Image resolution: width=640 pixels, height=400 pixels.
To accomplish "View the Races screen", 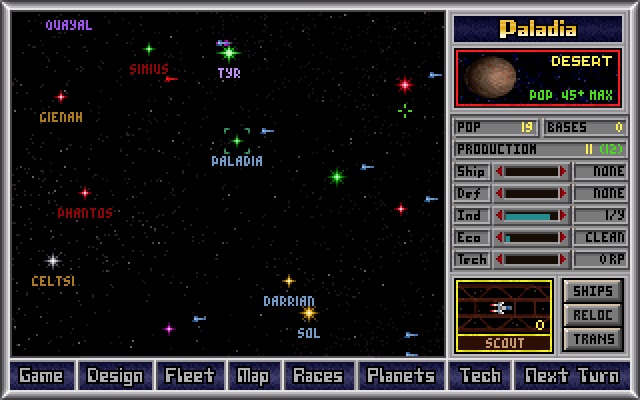I will click(317, 376).
